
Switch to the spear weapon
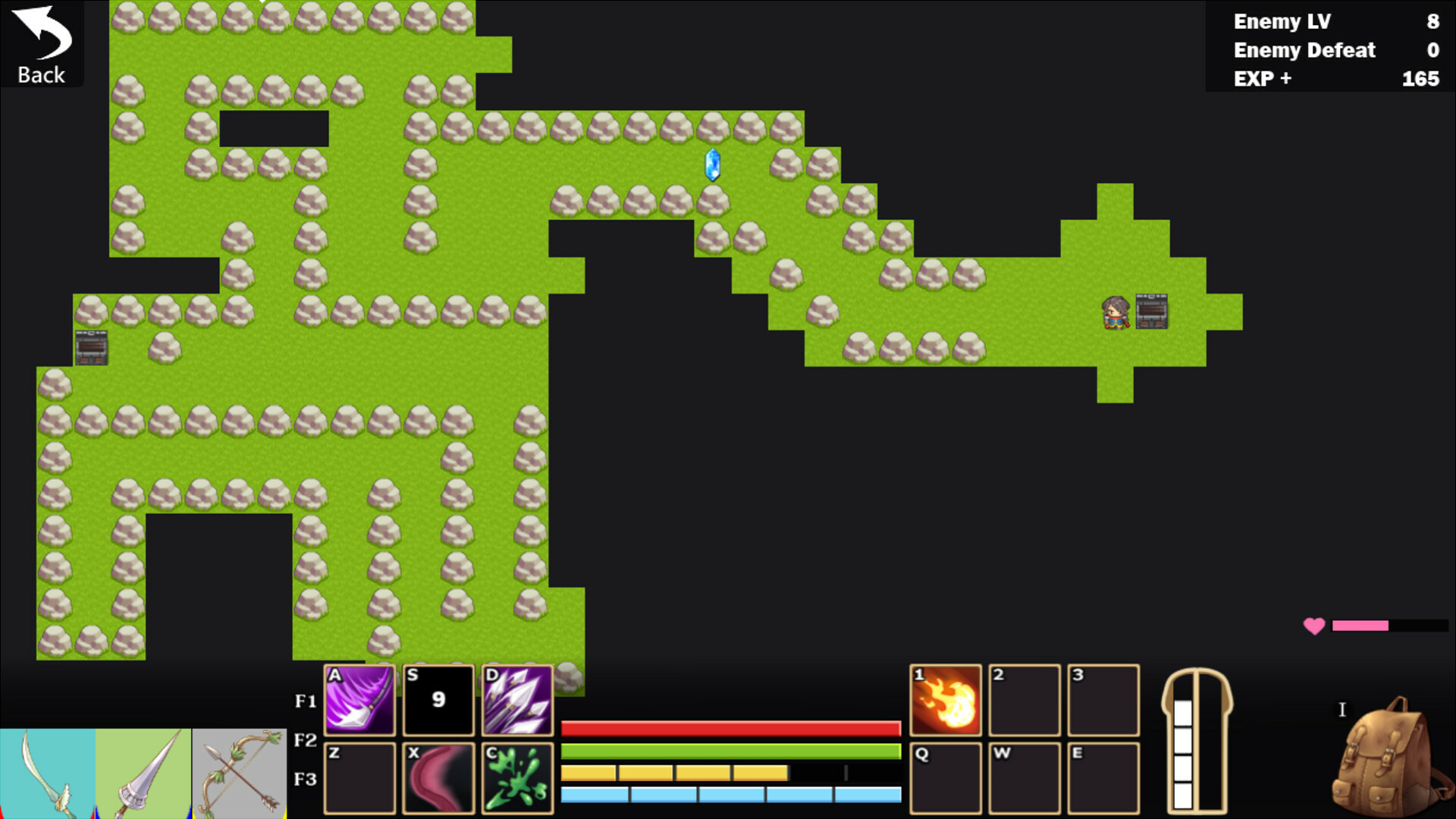tap(143, 773)
